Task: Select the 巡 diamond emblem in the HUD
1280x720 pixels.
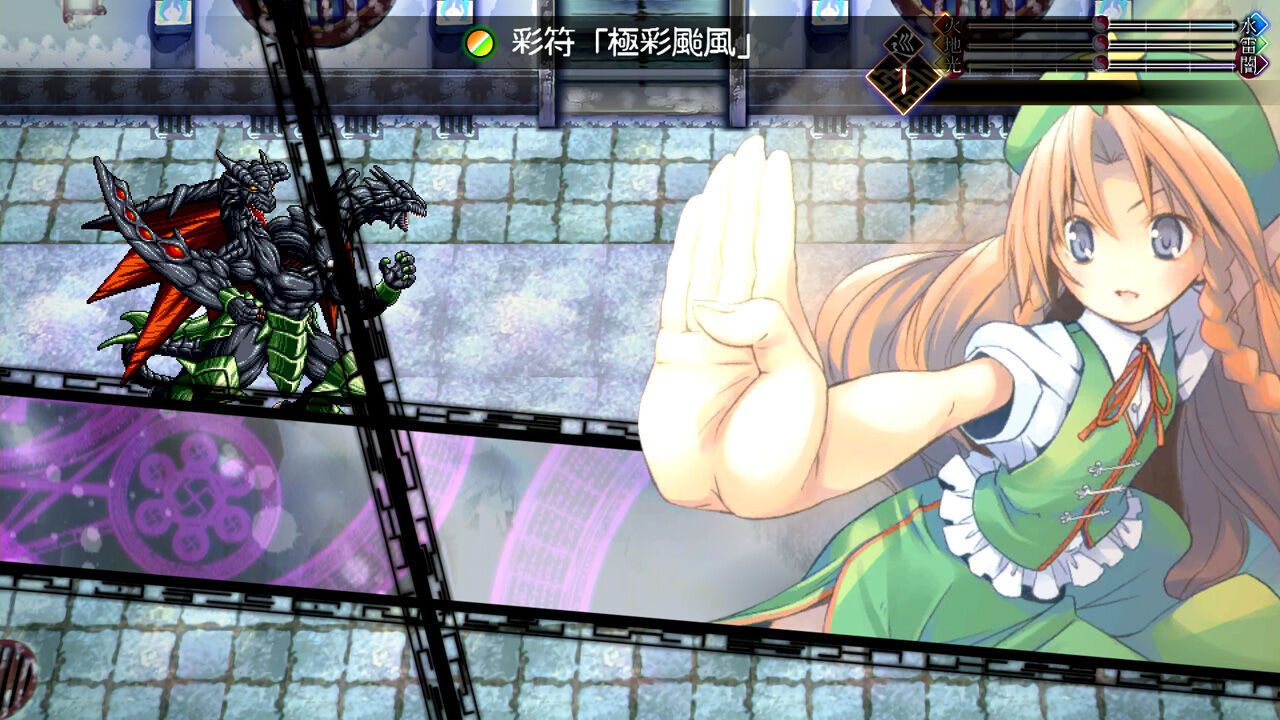Action: [904, 45]
